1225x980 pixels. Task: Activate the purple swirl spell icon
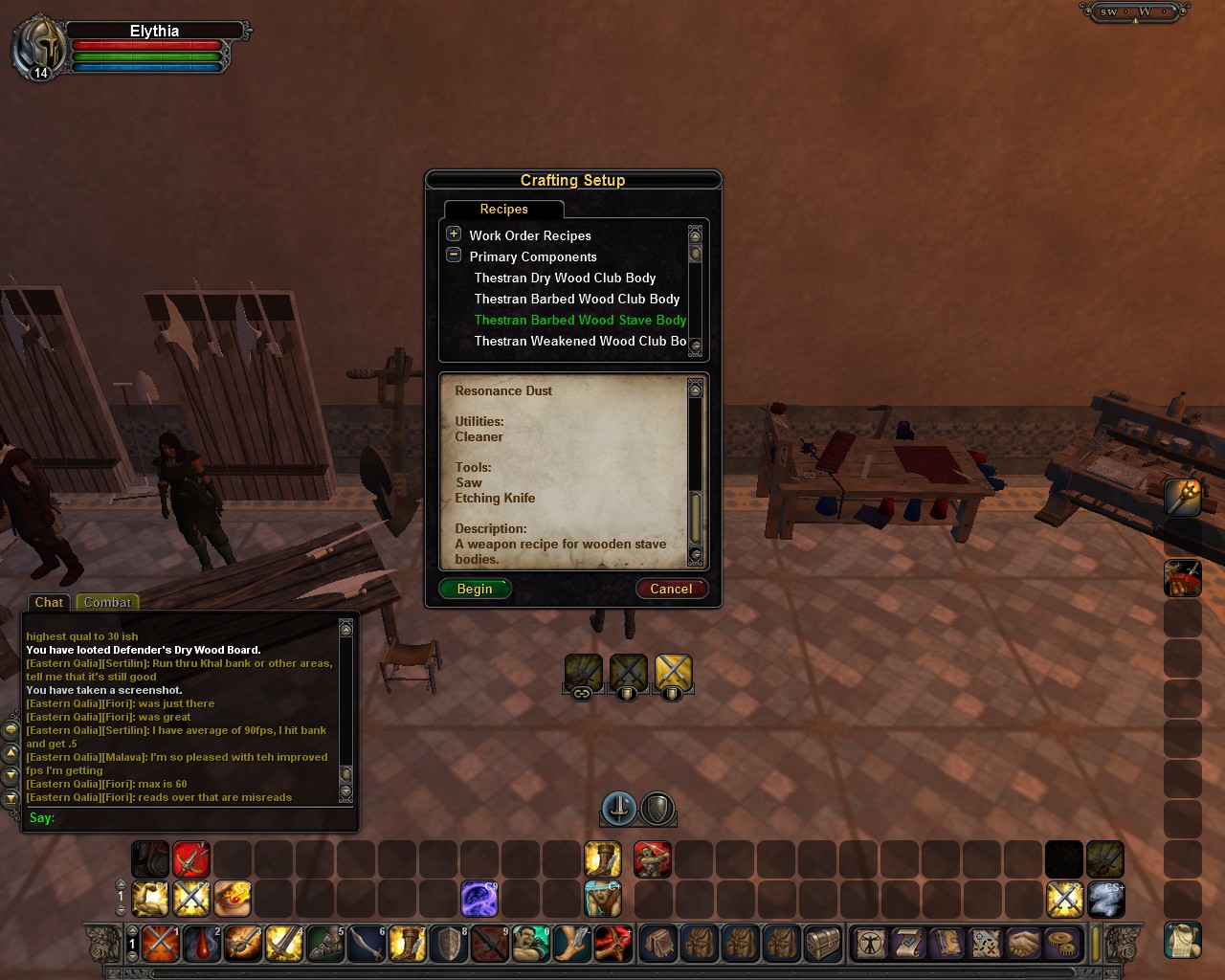tap(479, 899)
